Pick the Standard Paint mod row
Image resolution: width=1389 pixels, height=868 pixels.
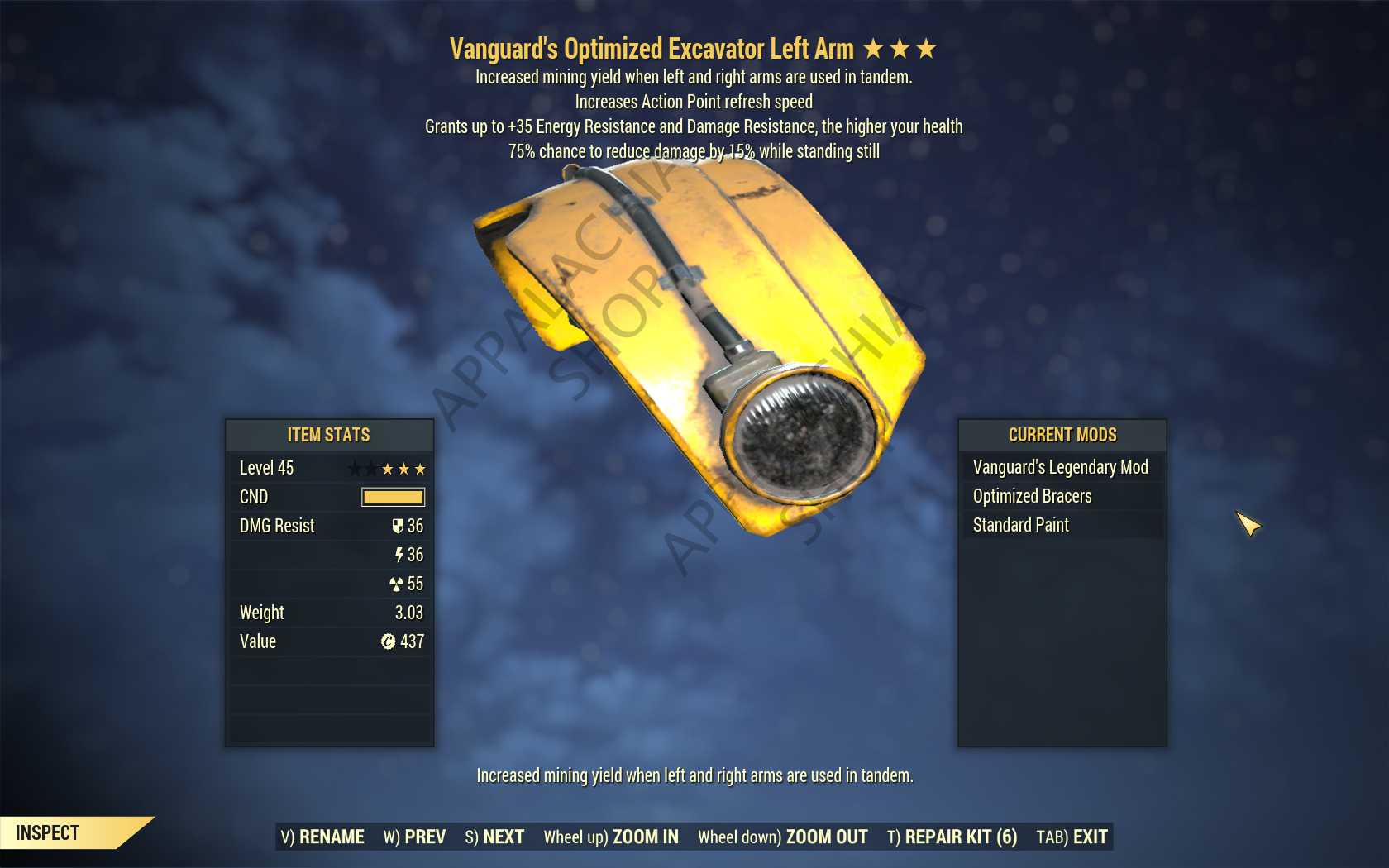click(x=1020, y=525)
